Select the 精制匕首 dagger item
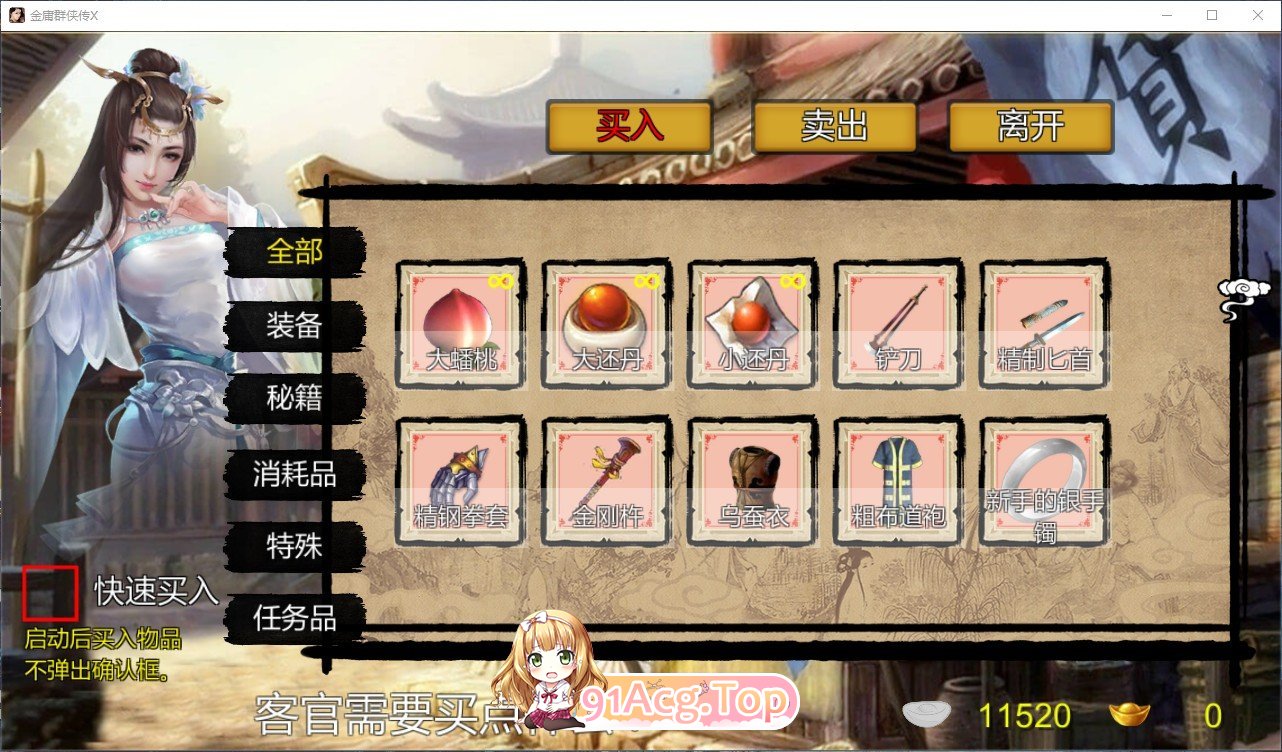The height and width of the screenshot is (752, 1282). (1043, 320)
